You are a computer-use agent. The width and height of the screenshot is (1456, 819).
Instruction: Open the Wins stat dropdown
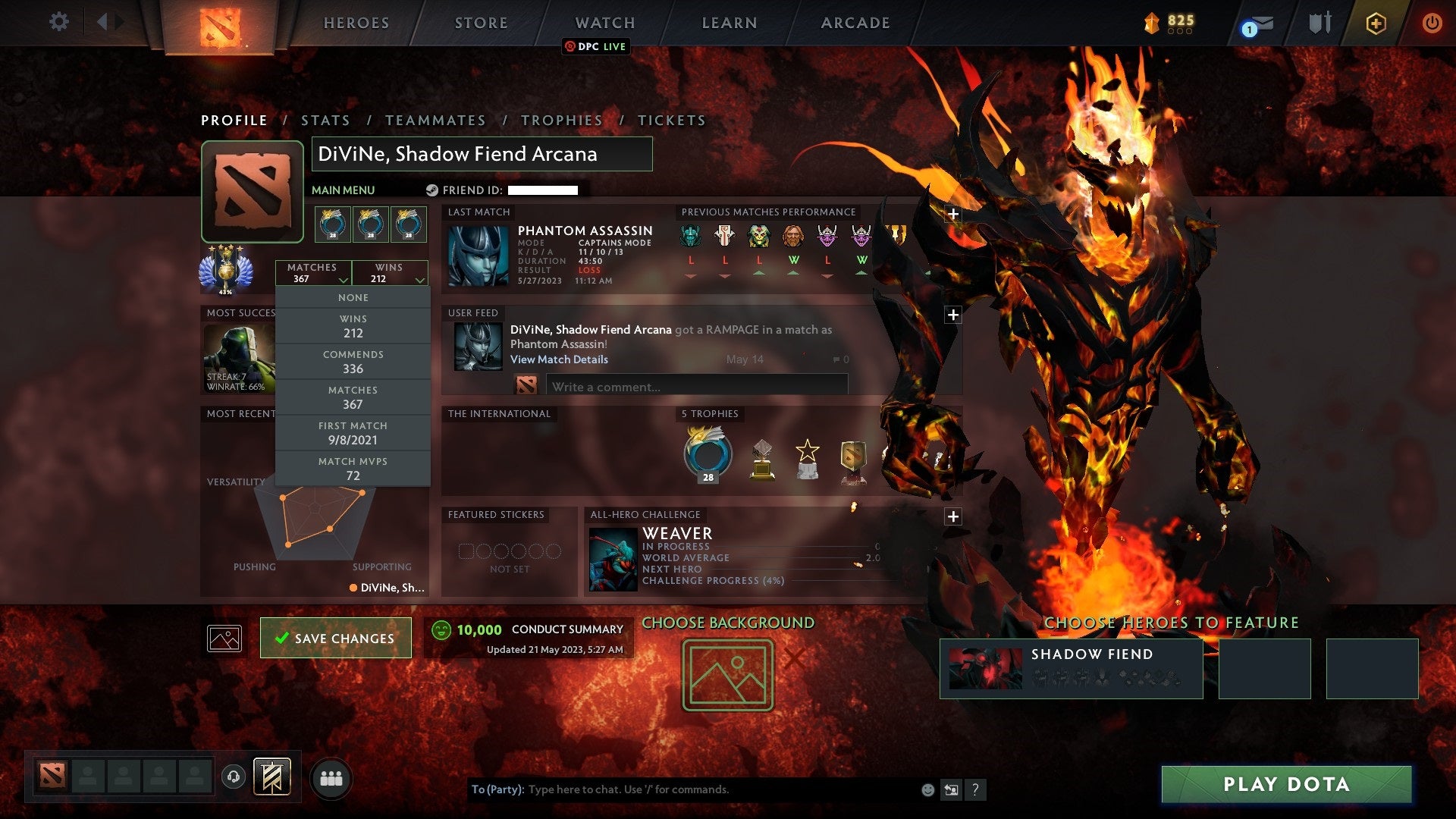389,273
